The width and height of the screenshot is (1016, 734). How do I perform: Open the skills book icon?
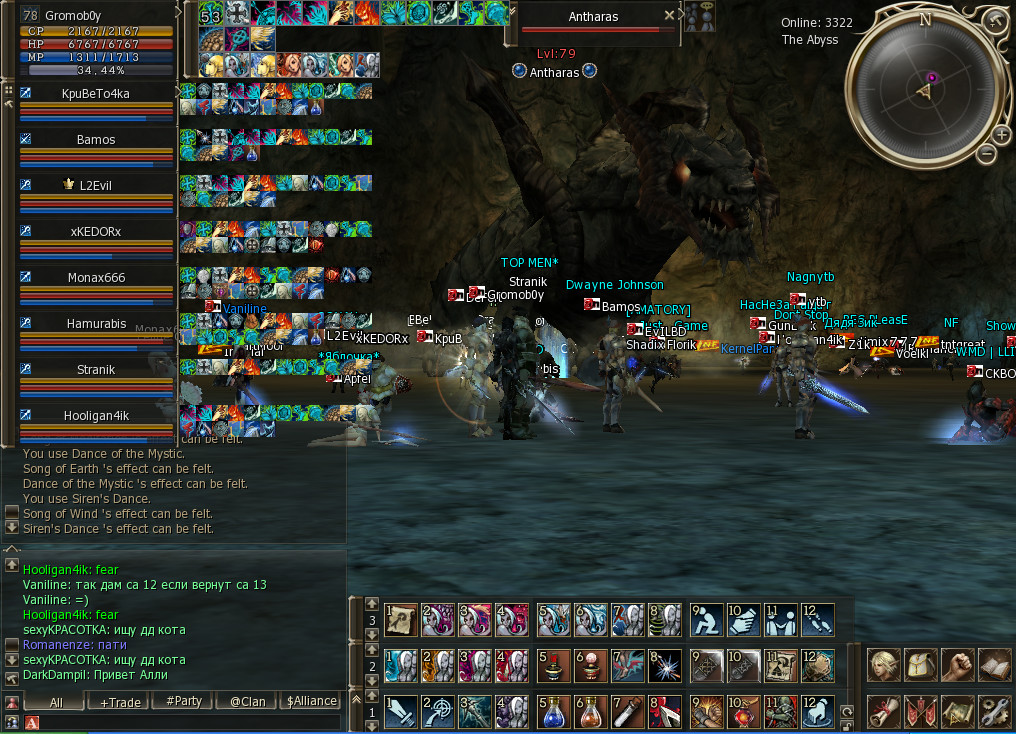pyautogui.click(x=994, y=665)
